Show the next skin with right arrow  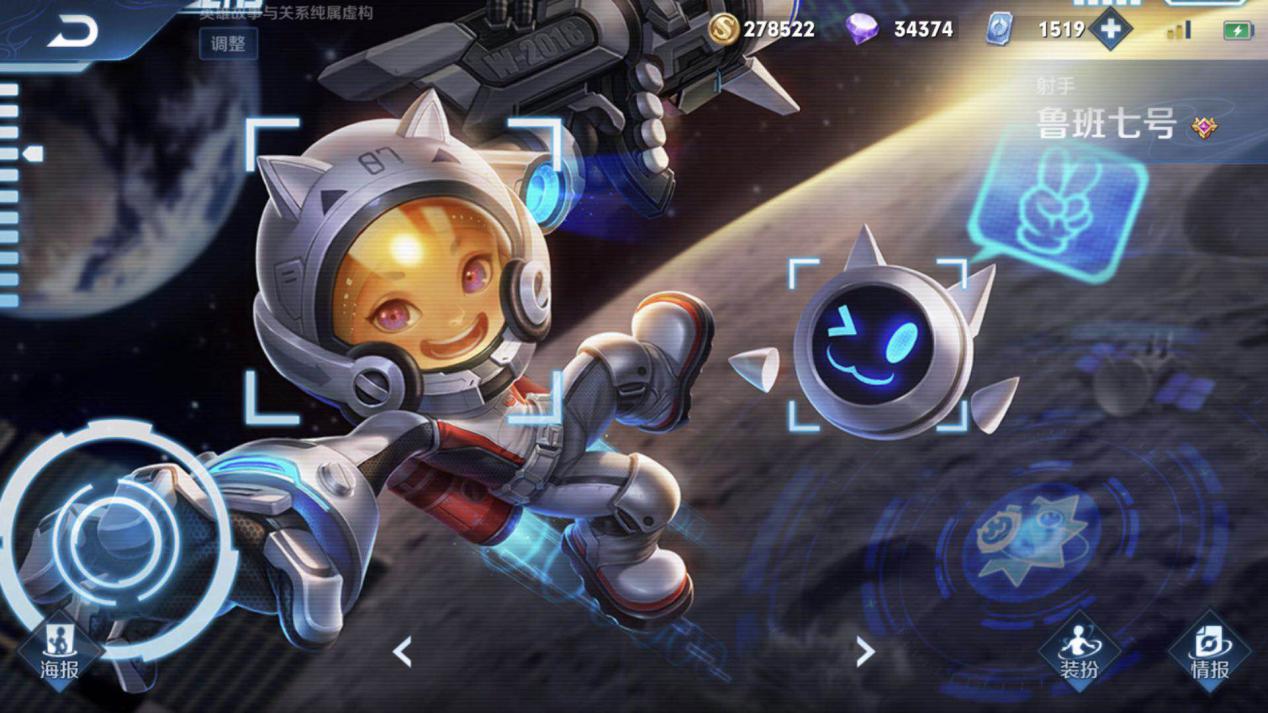click(865, 653)
